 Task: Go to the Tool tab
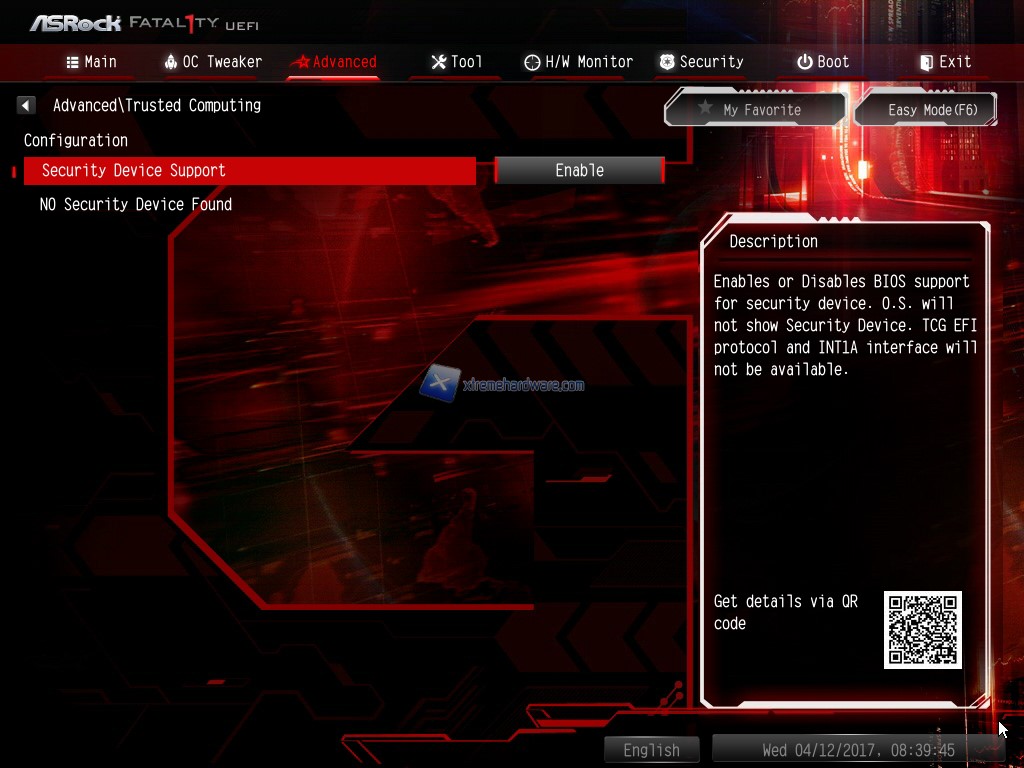(456, 62)
